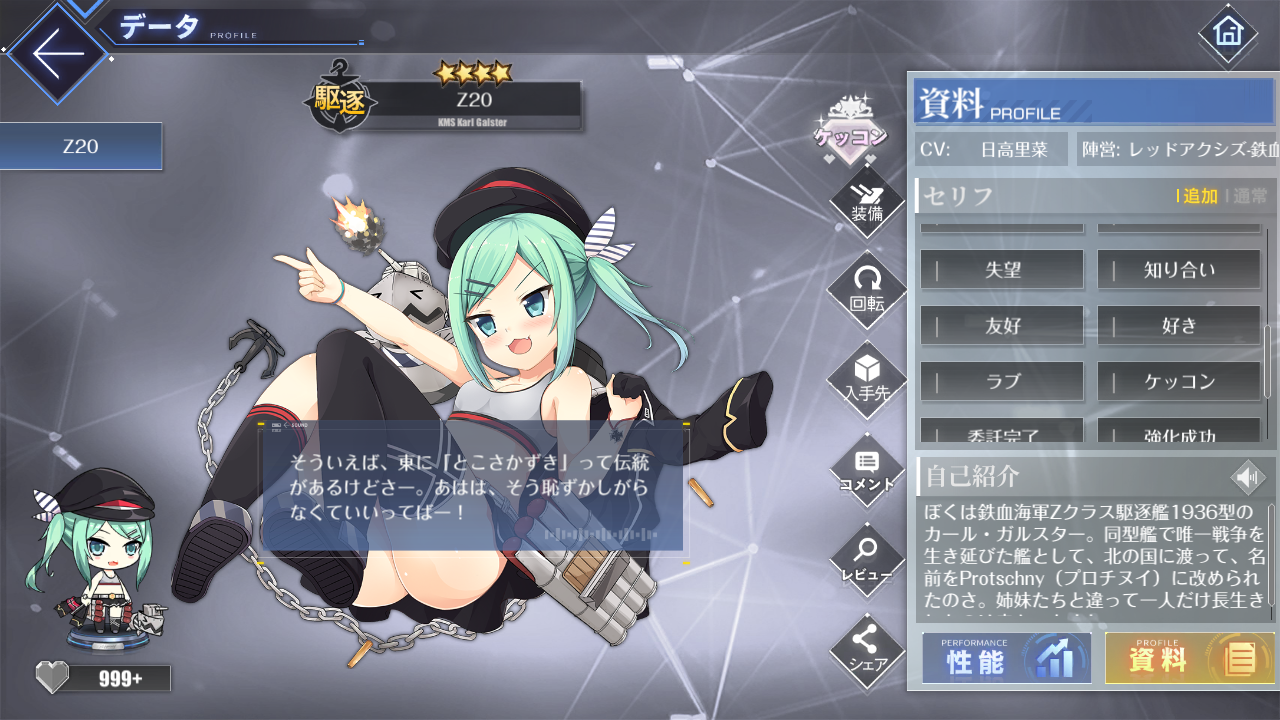Play the 自己紹介 audio via speaker icon
The image size is (1280, 720).
point(1248,478)
